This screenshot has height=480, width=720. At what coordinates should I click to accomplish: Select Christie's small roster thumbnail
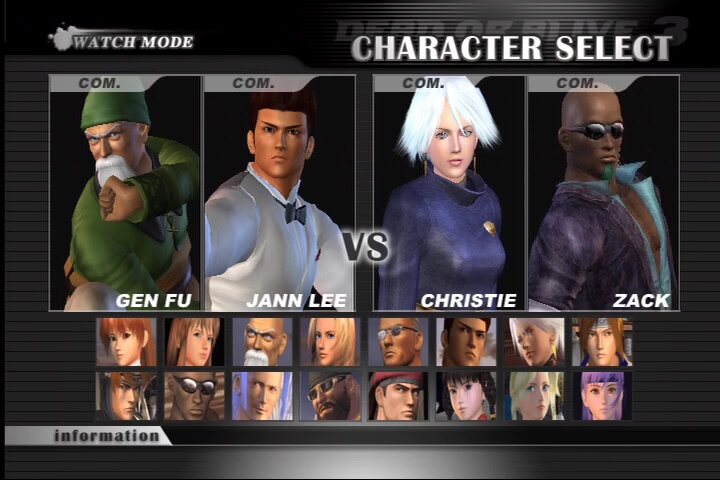tap(534, 342)
